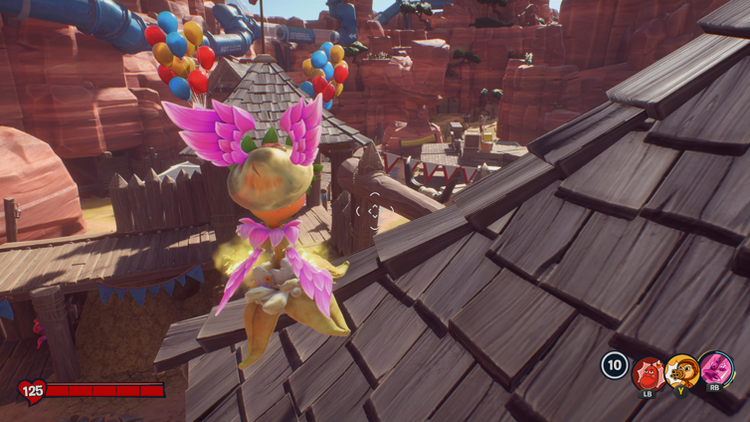Use the pink dash ability icon
This screenshot has height=422, width=750.
click(x=716, y=369)
